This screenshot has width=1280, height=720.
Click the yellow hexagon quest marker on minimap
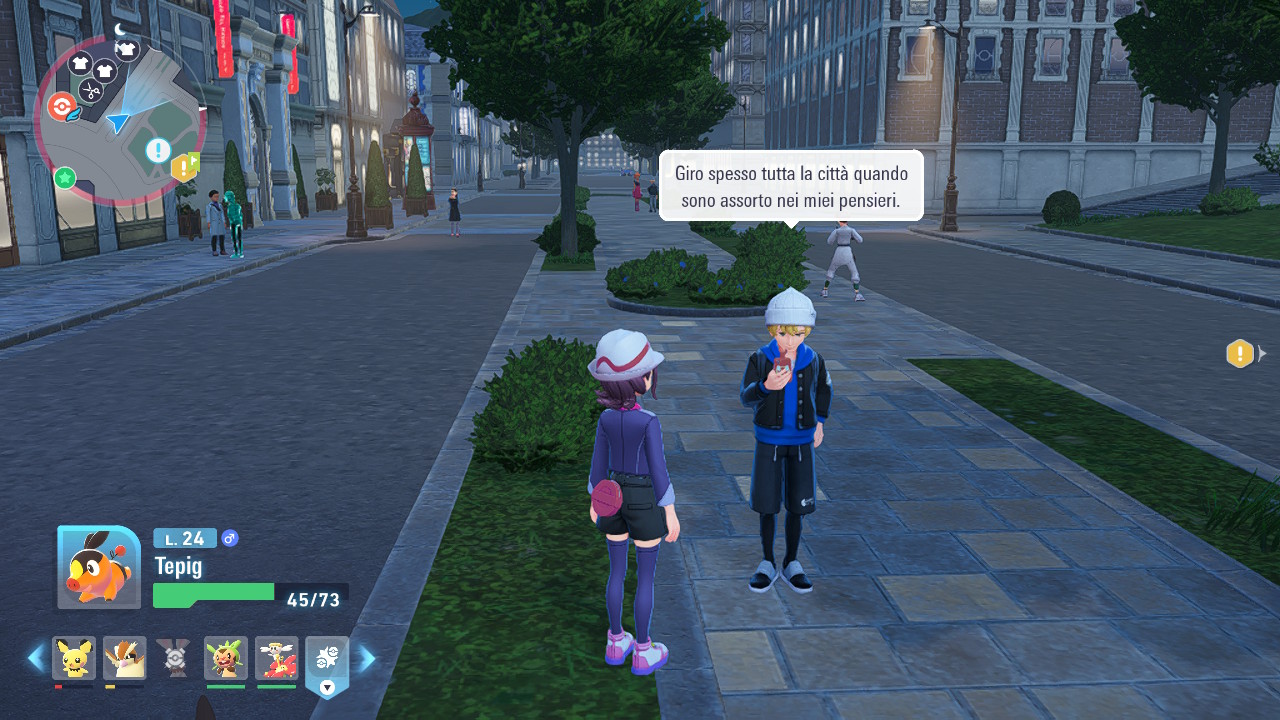point(184,167)
